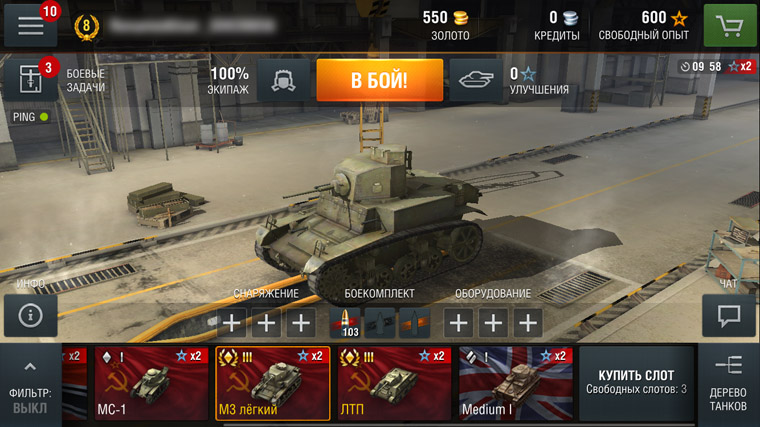Viewport: 760px width, 427px height.
Task: Open the crew Экипаж icon
Action: [283, 80]
